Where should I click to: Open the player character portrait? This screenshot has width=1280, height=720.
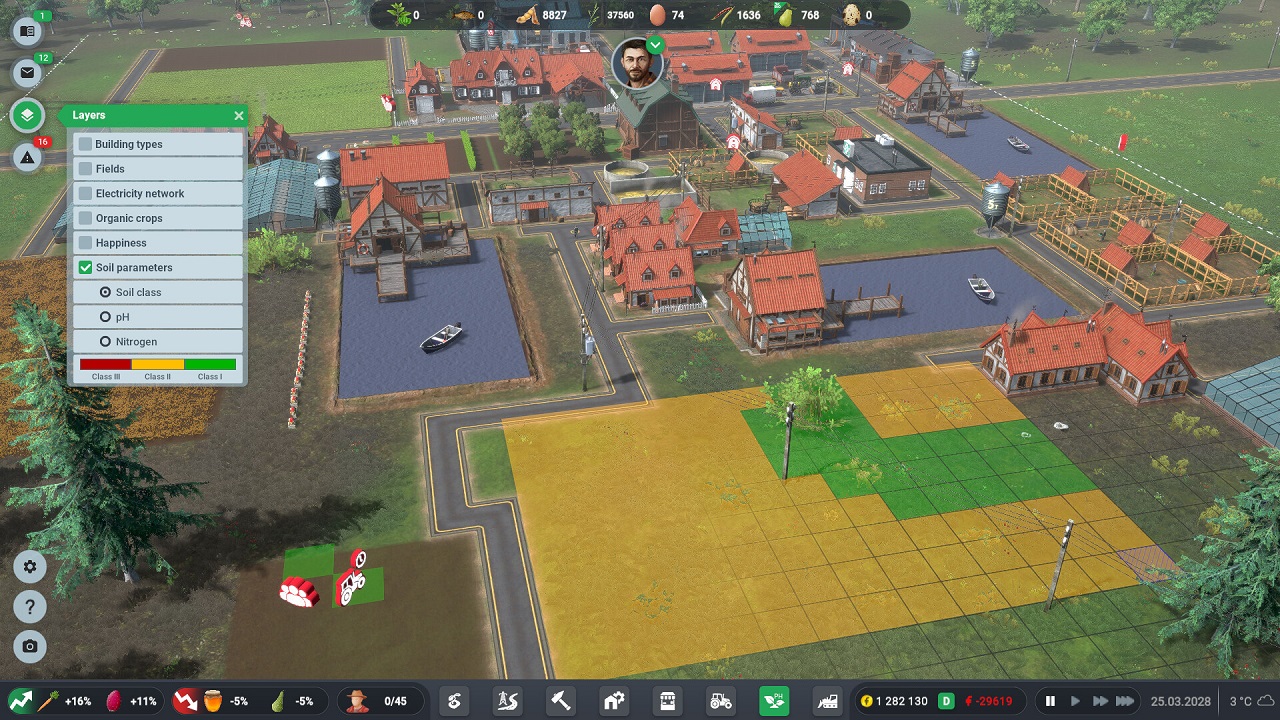pyautogui.click(x=639, y=62)
